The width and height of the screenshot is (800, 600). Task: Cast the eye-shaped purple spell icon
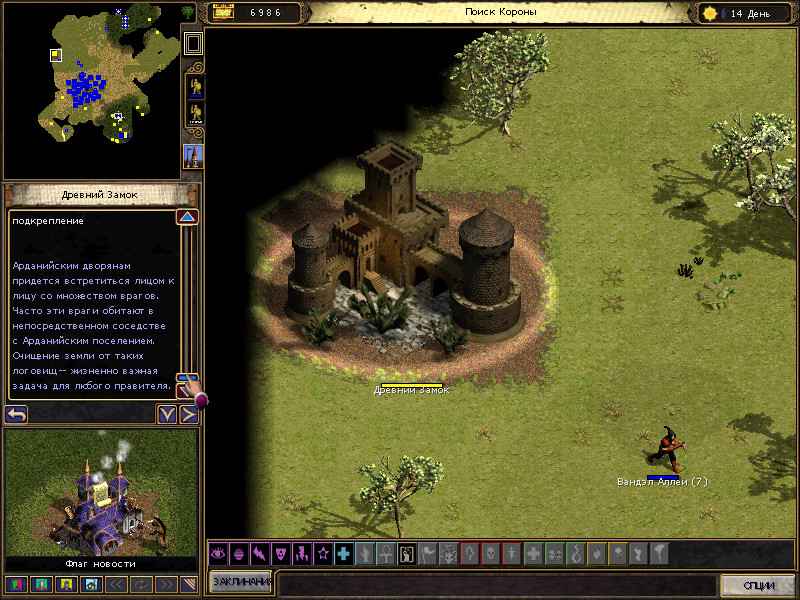click(x=219, y=553)
